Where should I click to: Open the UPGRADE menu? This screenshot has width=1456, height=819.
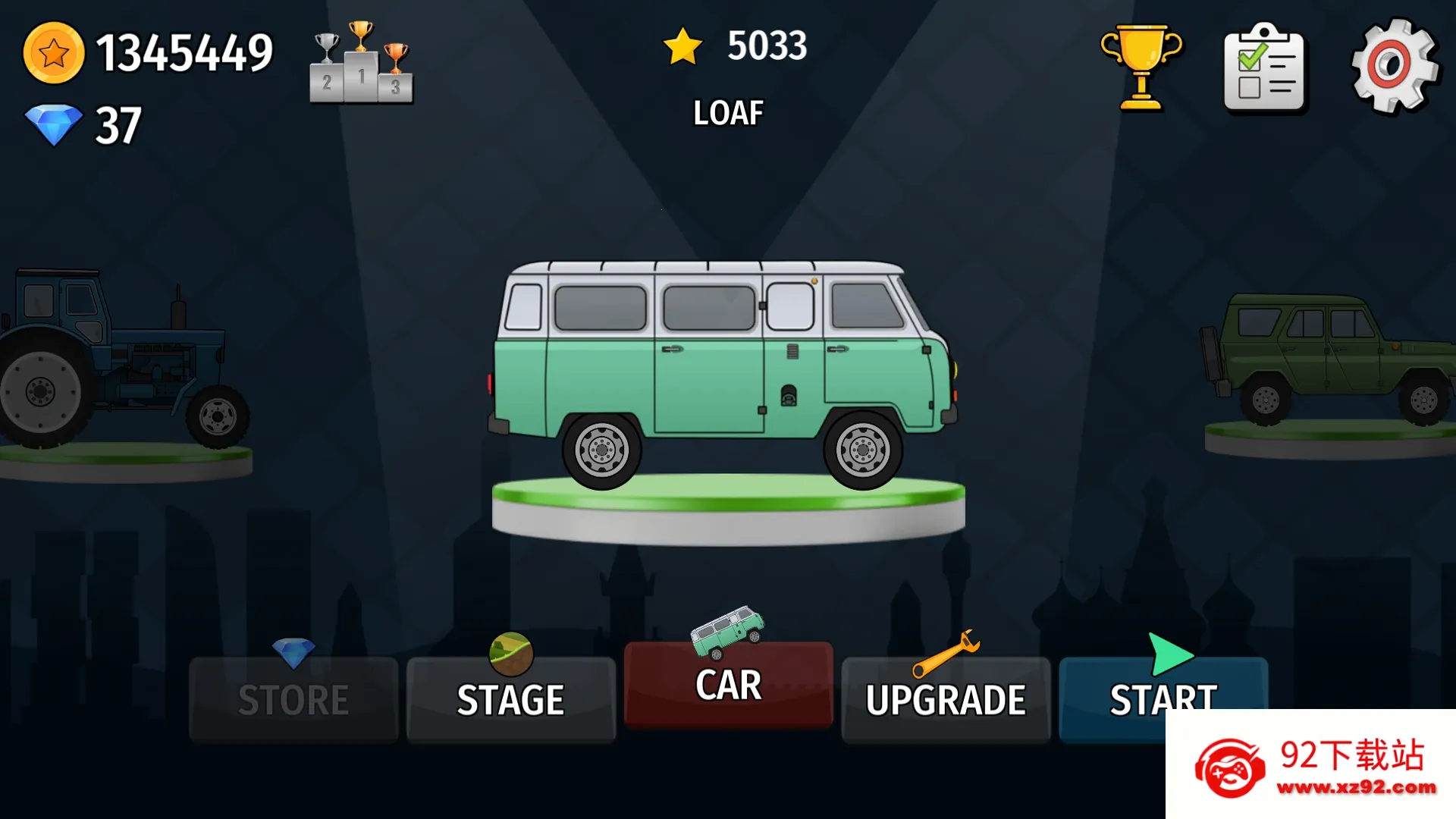[x=946, y=698]
